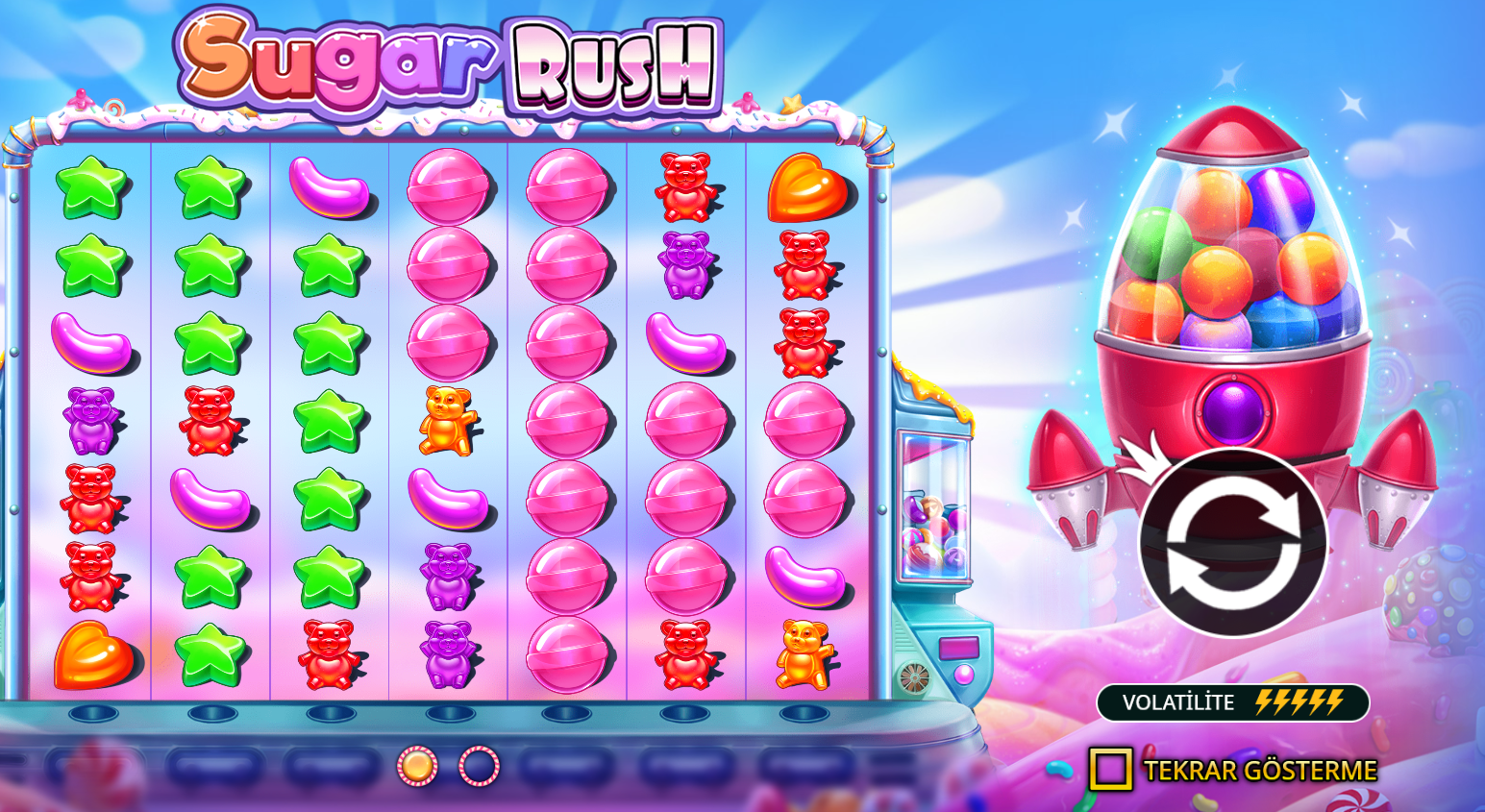The height and width of the screenshot is (812, 1485).
Task: Click the TEKRAR GÖSTERME text label
Action: pos(1259,769)
